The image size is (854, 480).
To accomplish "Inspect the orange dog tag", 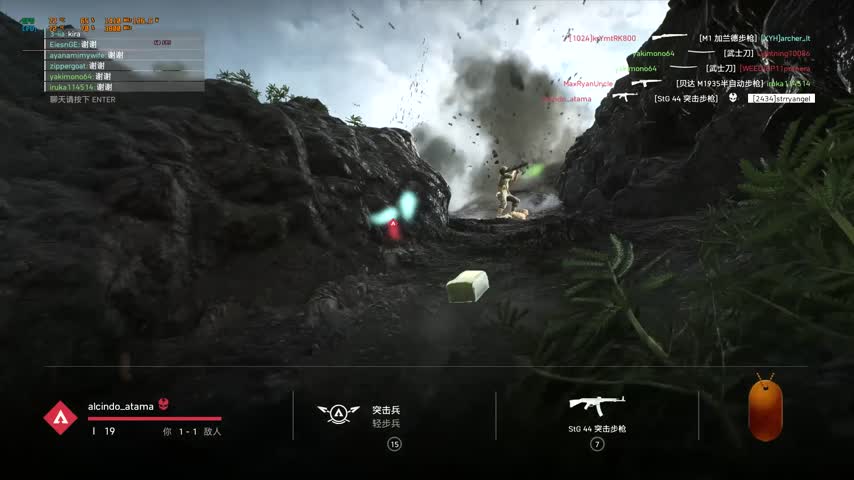I will (x=765, y=408).
